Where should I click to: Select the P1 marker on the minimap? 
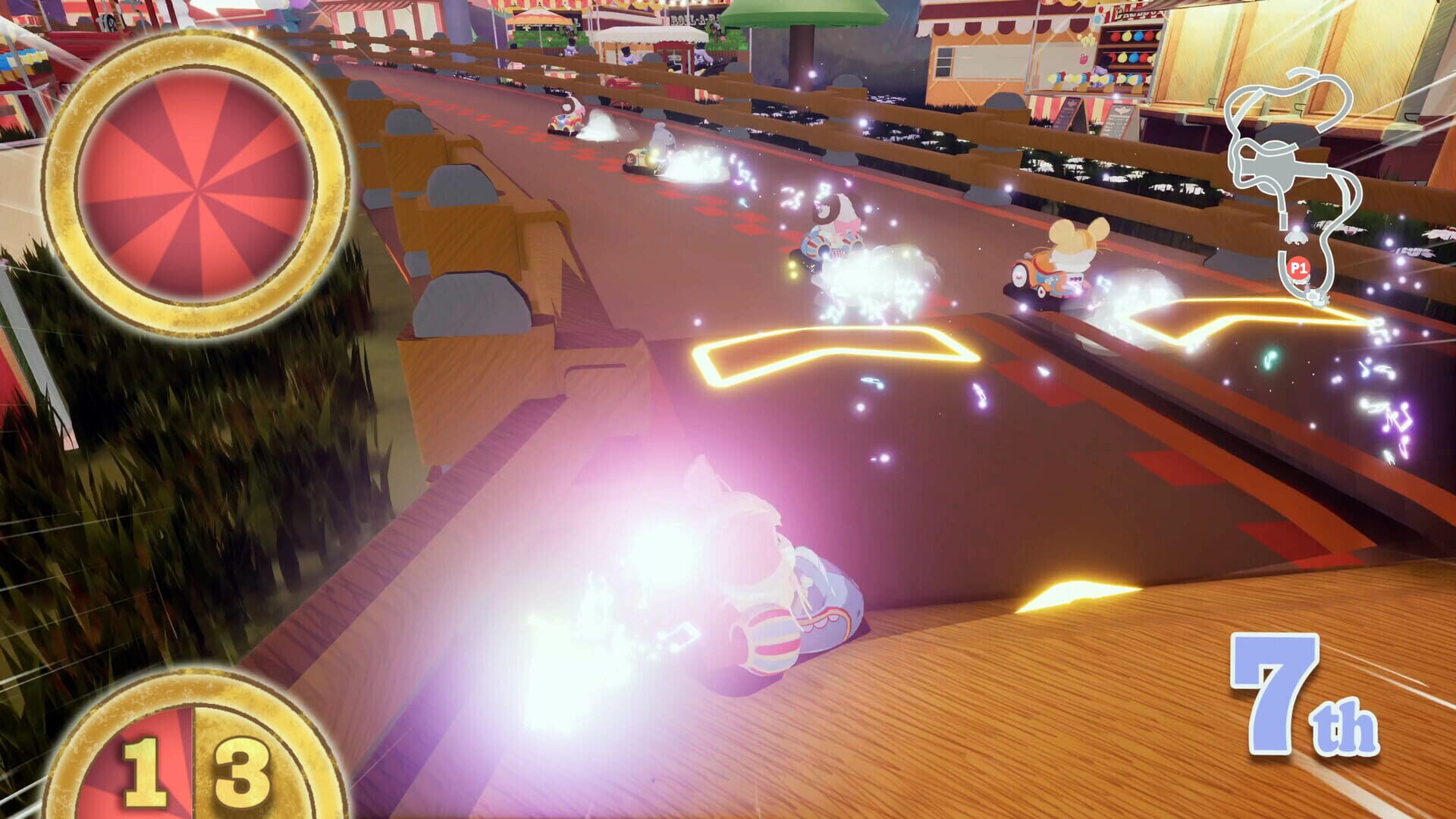point(1299,267)
